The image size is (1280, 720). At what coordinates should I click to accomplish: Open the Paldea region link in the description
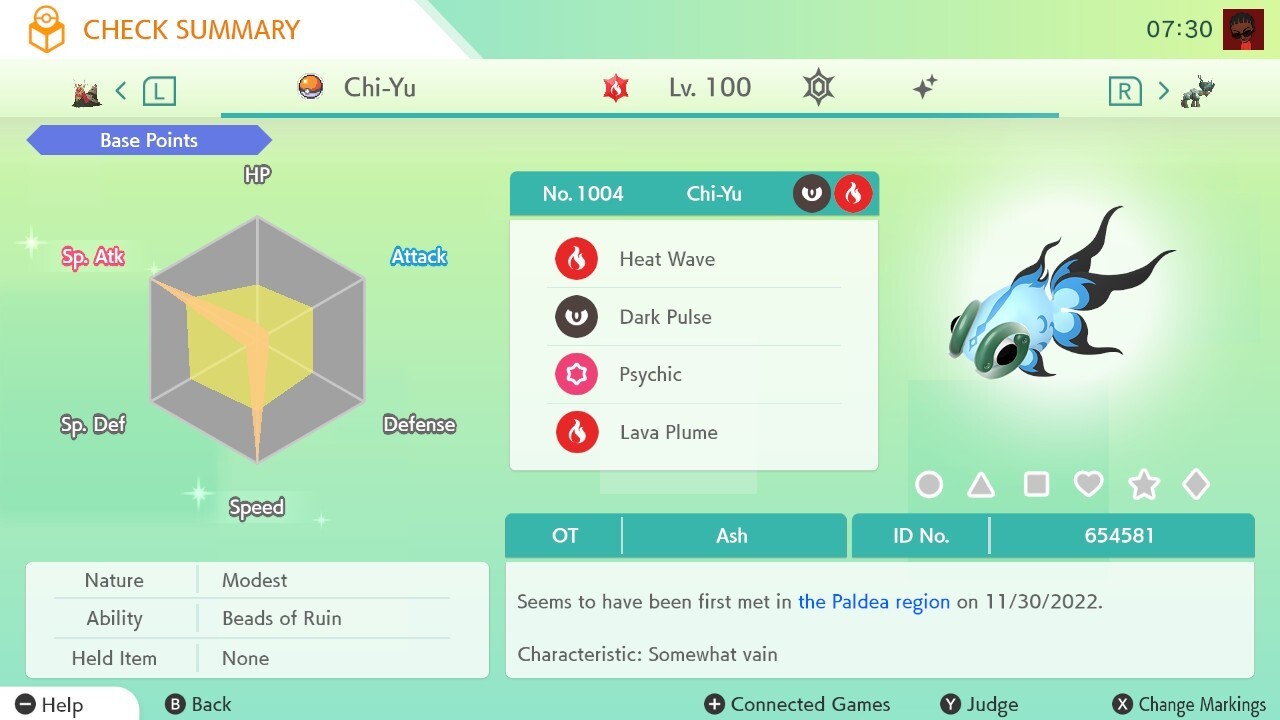pos(873,602)
